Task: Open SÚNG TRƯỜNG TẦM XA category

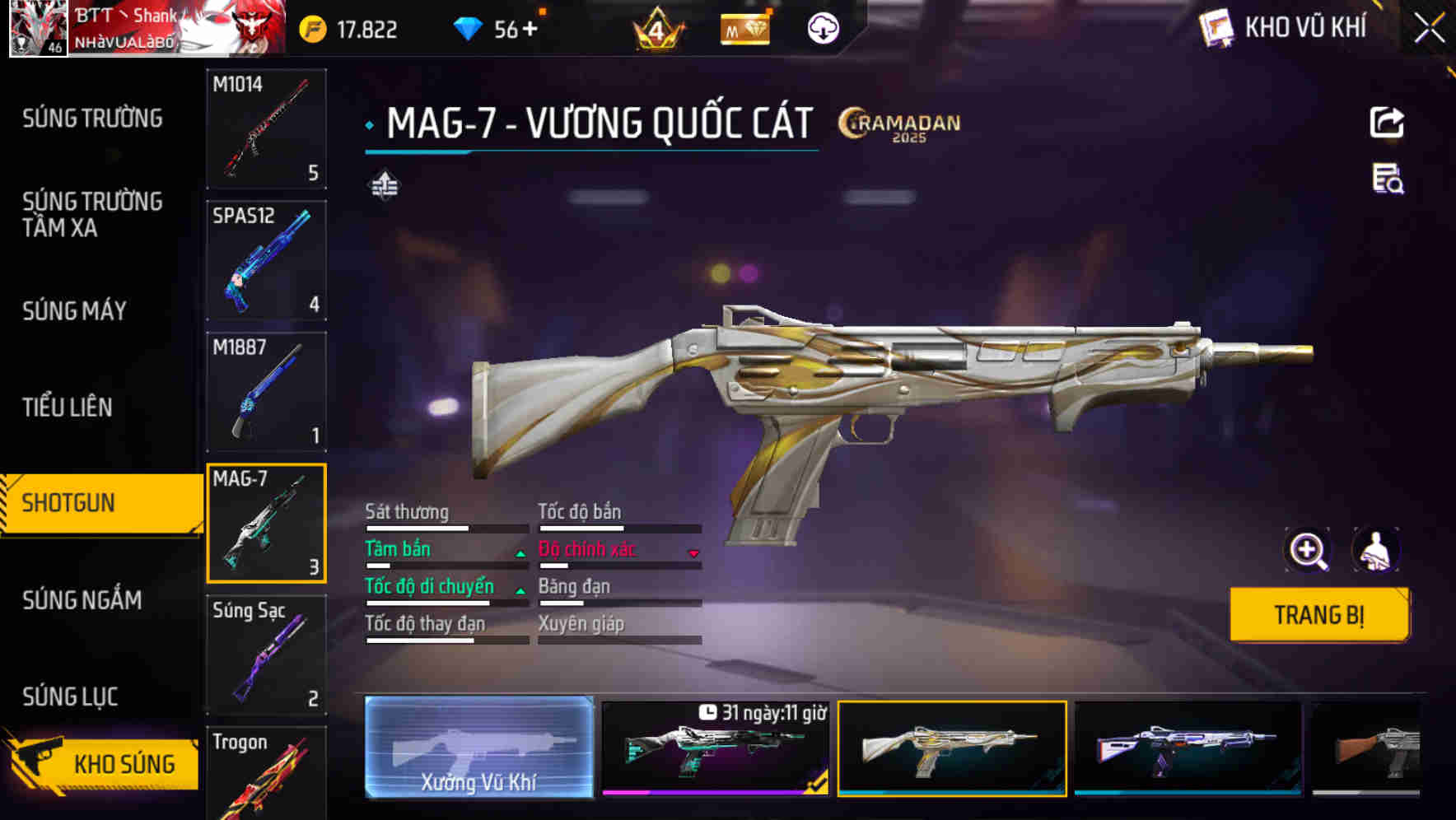Action: point(92,214)
